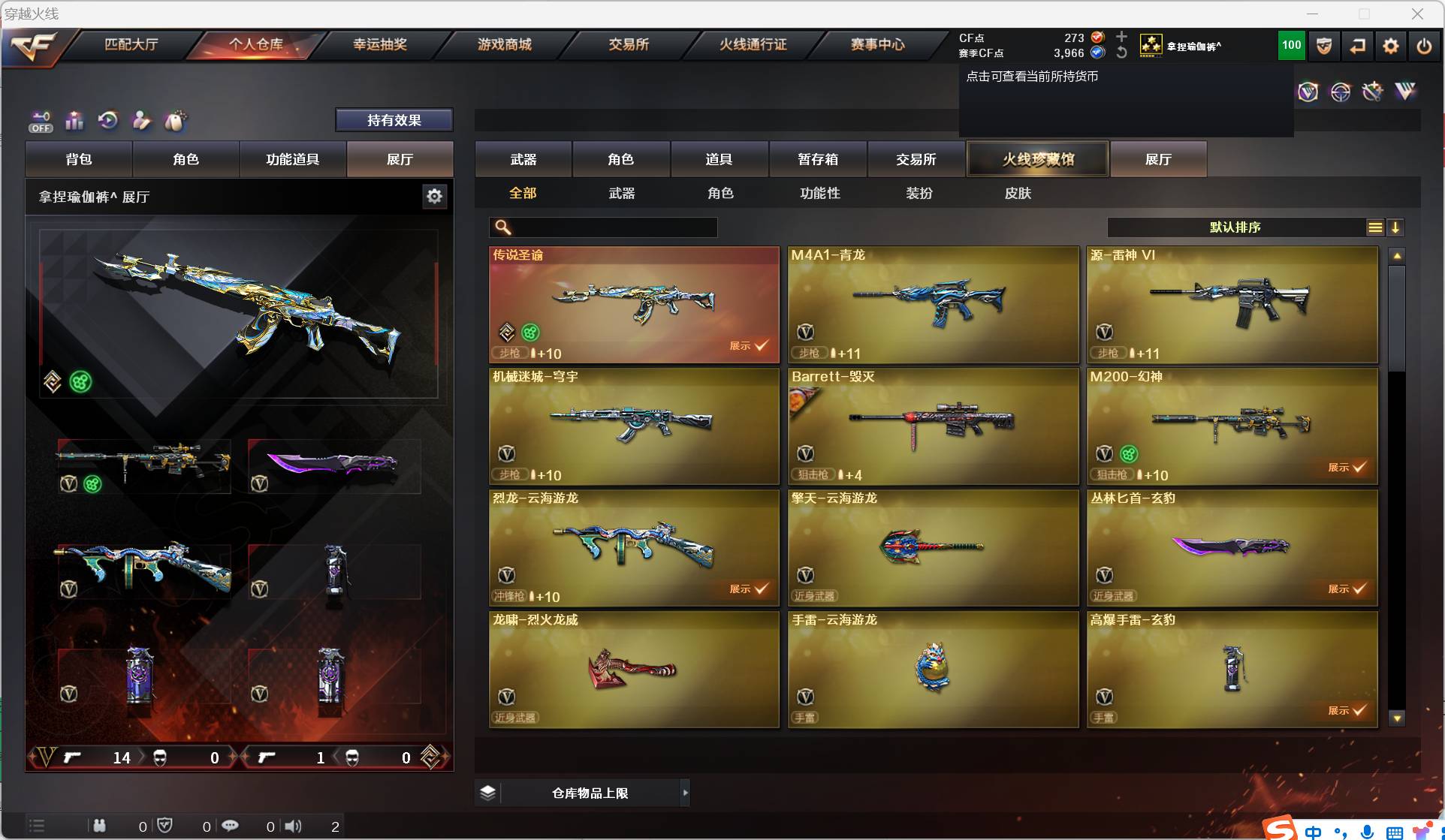Open the 交易所 menu in top navigation

pyautogui.click(x=629, y=44)
